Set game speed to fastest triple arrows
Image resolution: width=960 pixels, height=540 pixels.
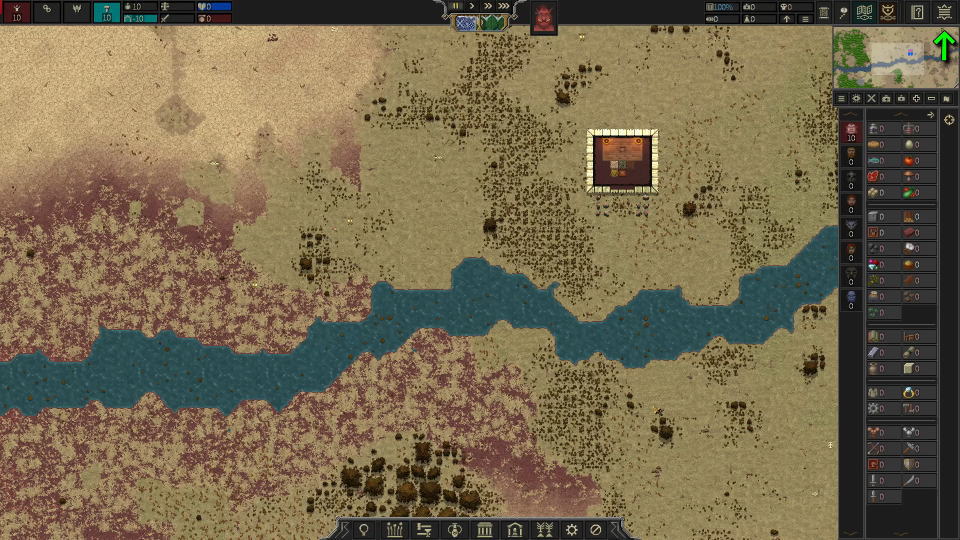(x=504, y=6)
